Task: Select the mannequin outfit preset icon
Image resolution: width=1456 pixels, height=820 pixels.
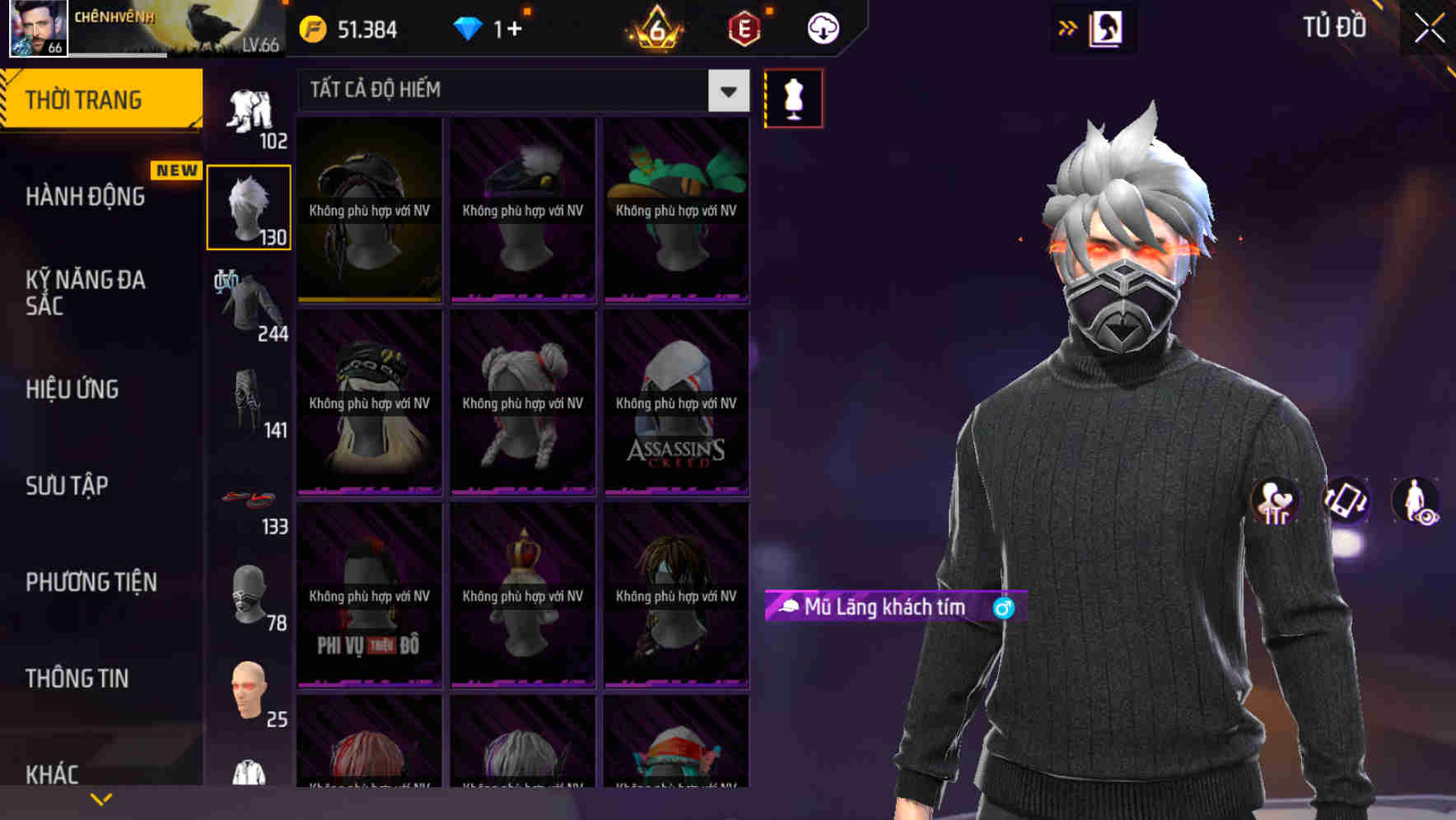Action: click(x=793, y=97)
